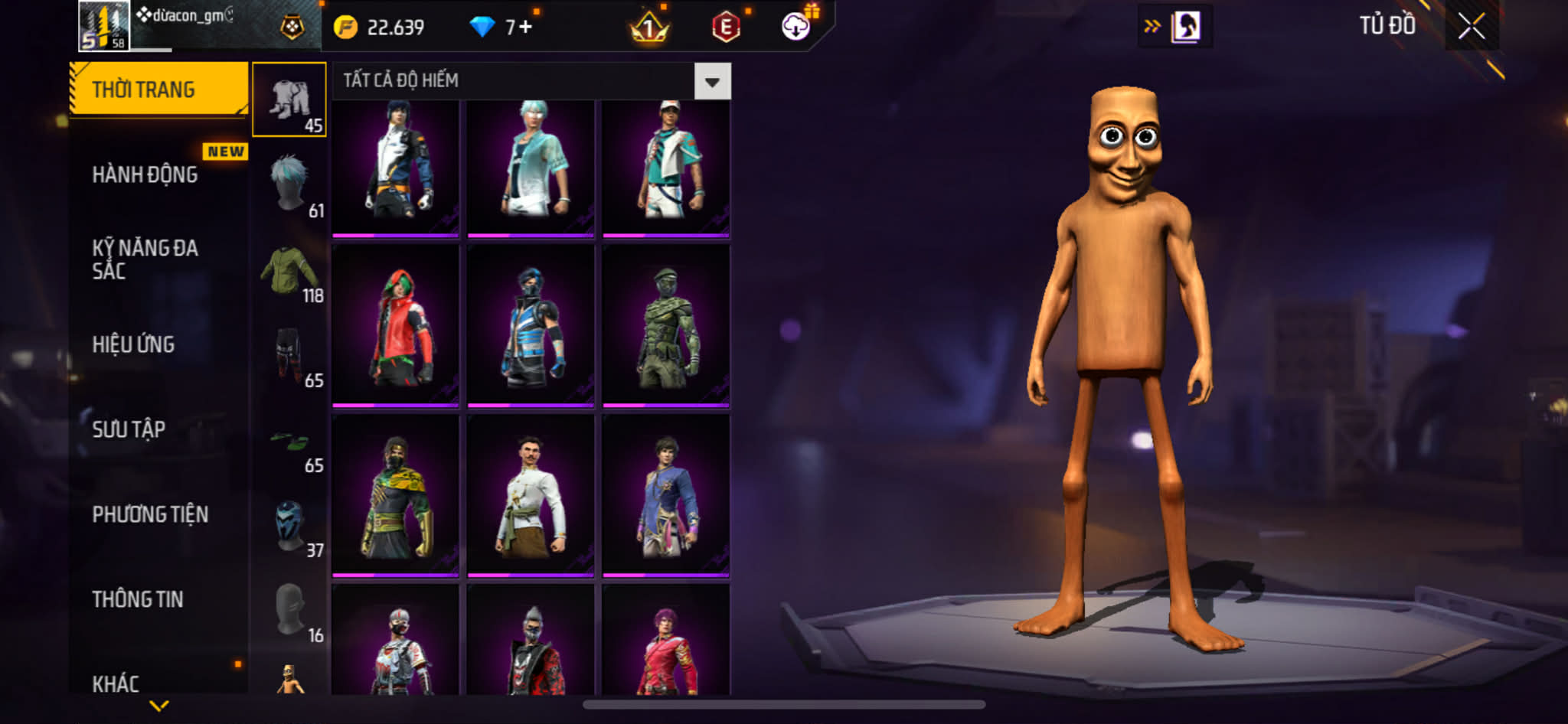Open the cloud download gift icon
Screen dimensions: 1568x724
[796, 28]
